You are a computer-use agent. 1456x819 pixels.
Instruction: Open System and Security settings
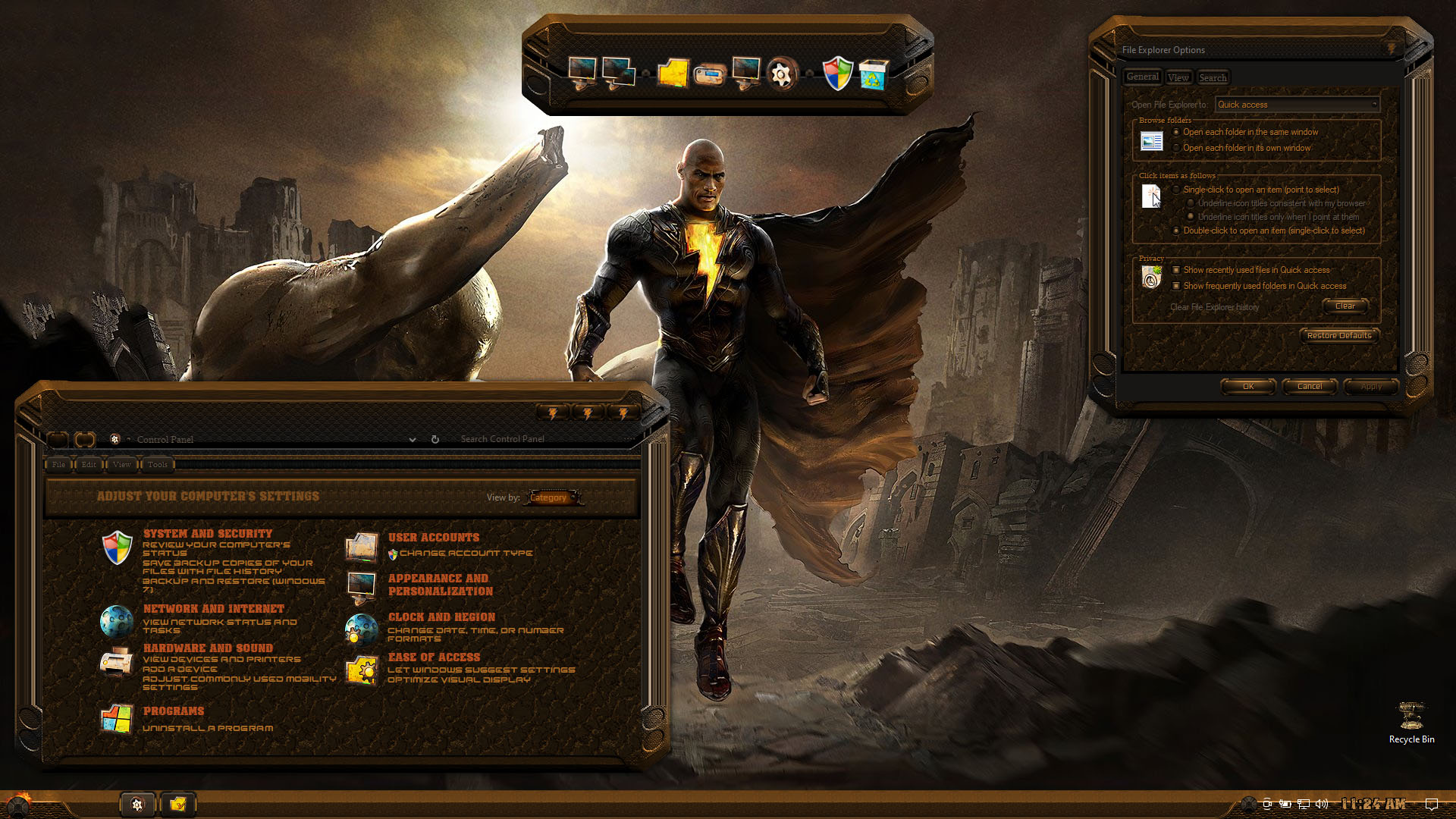(208, 534)
